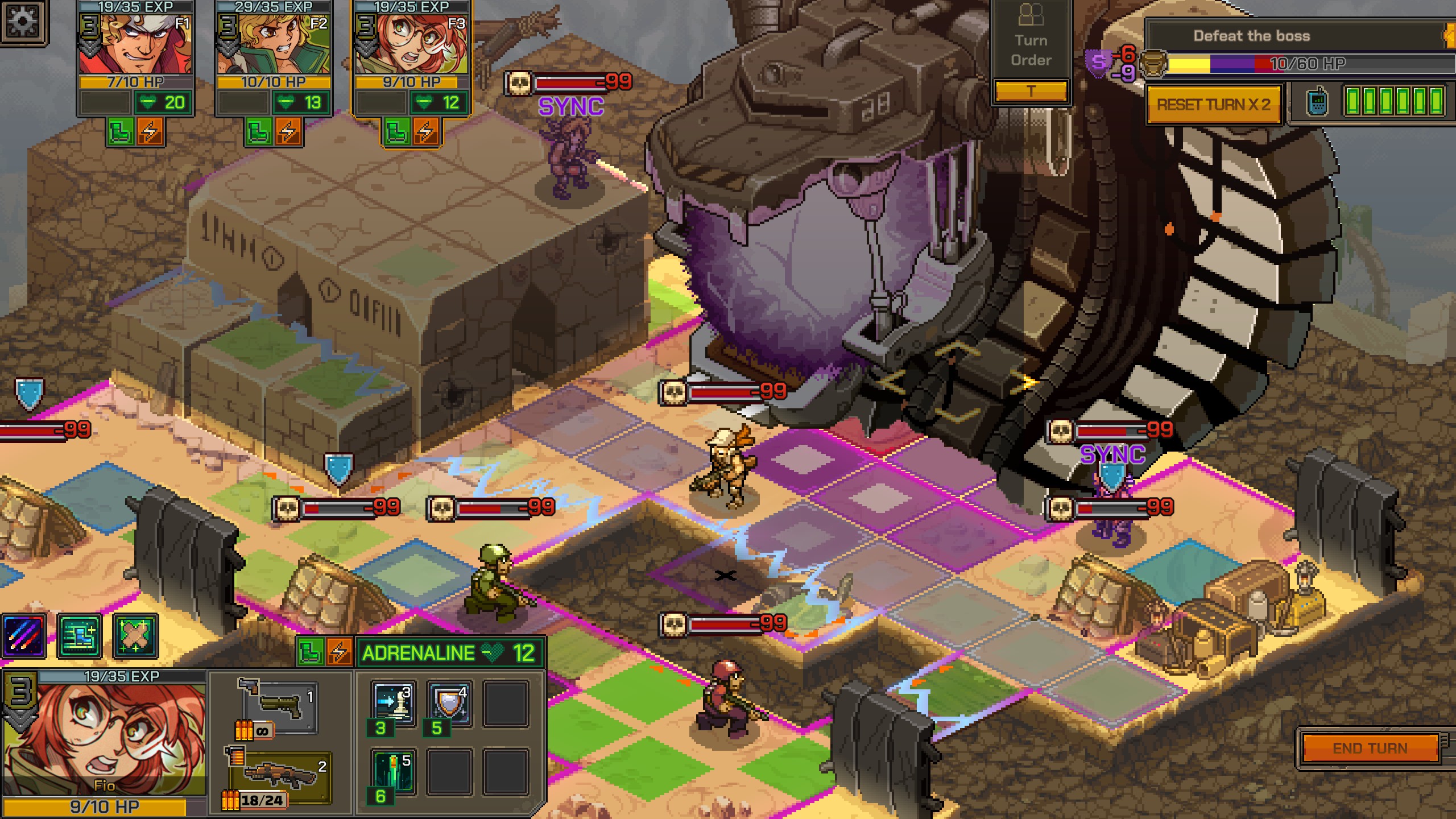Equip Fio's pistol in weapon slot 1
Image resolution: width=1456 pixels, height=819 pixels.
click(x=280, y=706)
